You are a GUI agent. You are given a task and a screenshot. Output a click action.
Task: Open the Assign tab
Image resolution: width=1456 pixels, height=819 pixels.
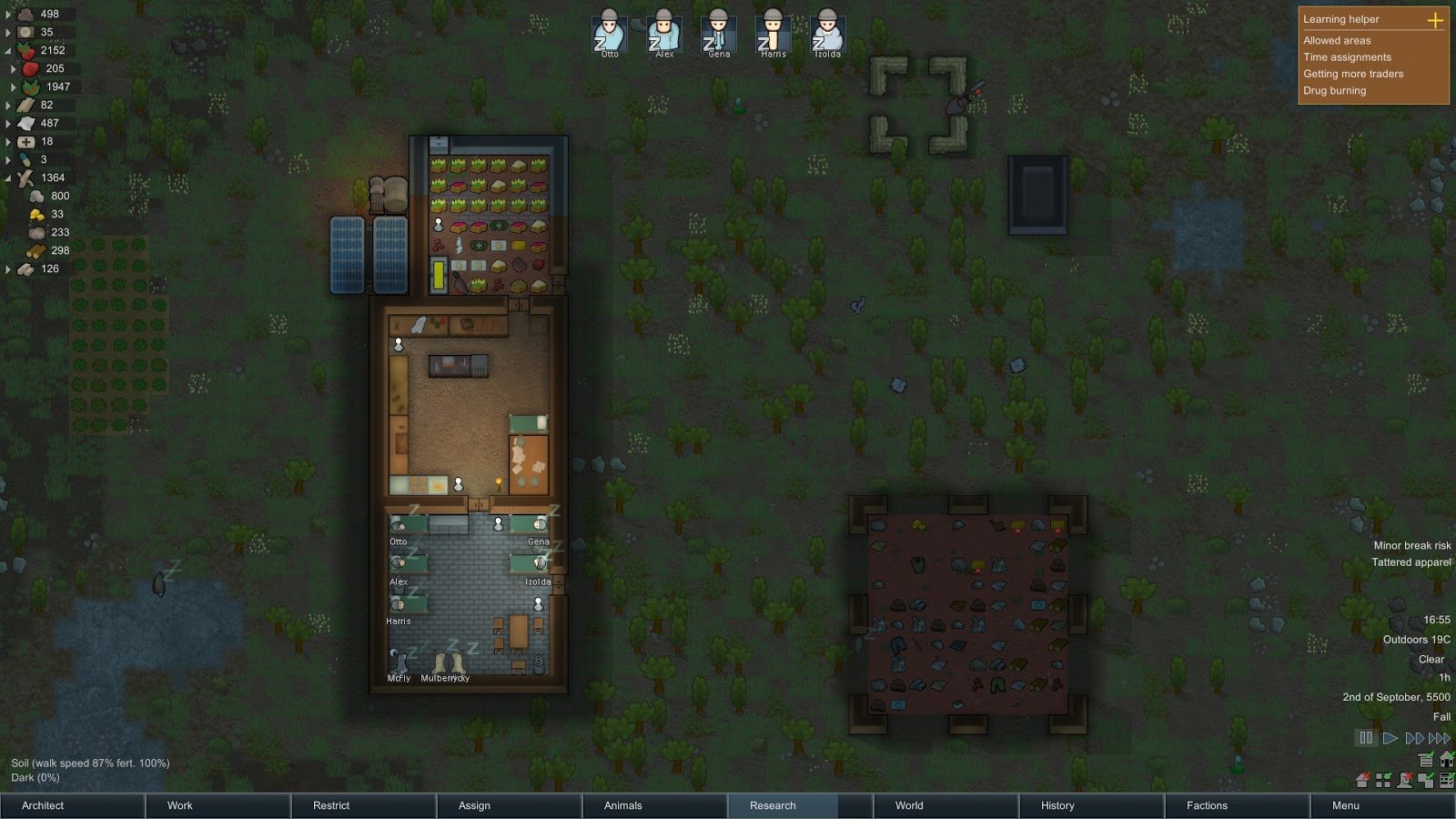click(x=509, y=805)
